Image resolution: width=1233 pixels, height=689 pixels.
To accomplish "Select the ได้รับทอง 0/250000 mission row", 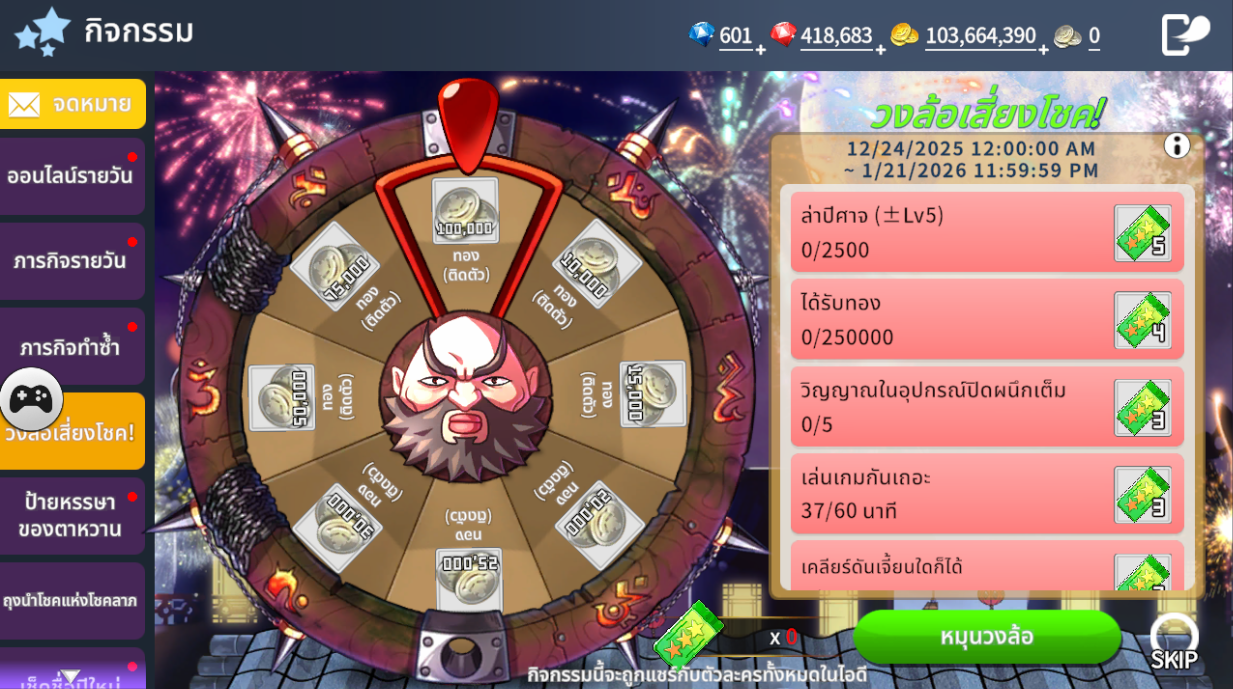I will coord(986,320).
